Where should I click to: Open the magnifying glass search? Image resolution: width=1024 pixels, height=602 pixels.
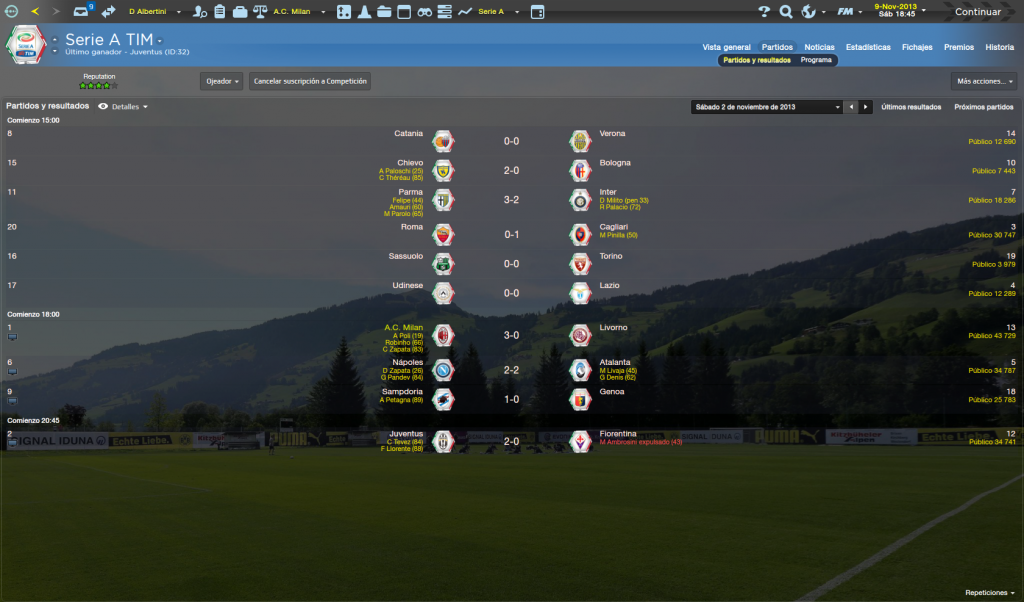tap(786, 12)
